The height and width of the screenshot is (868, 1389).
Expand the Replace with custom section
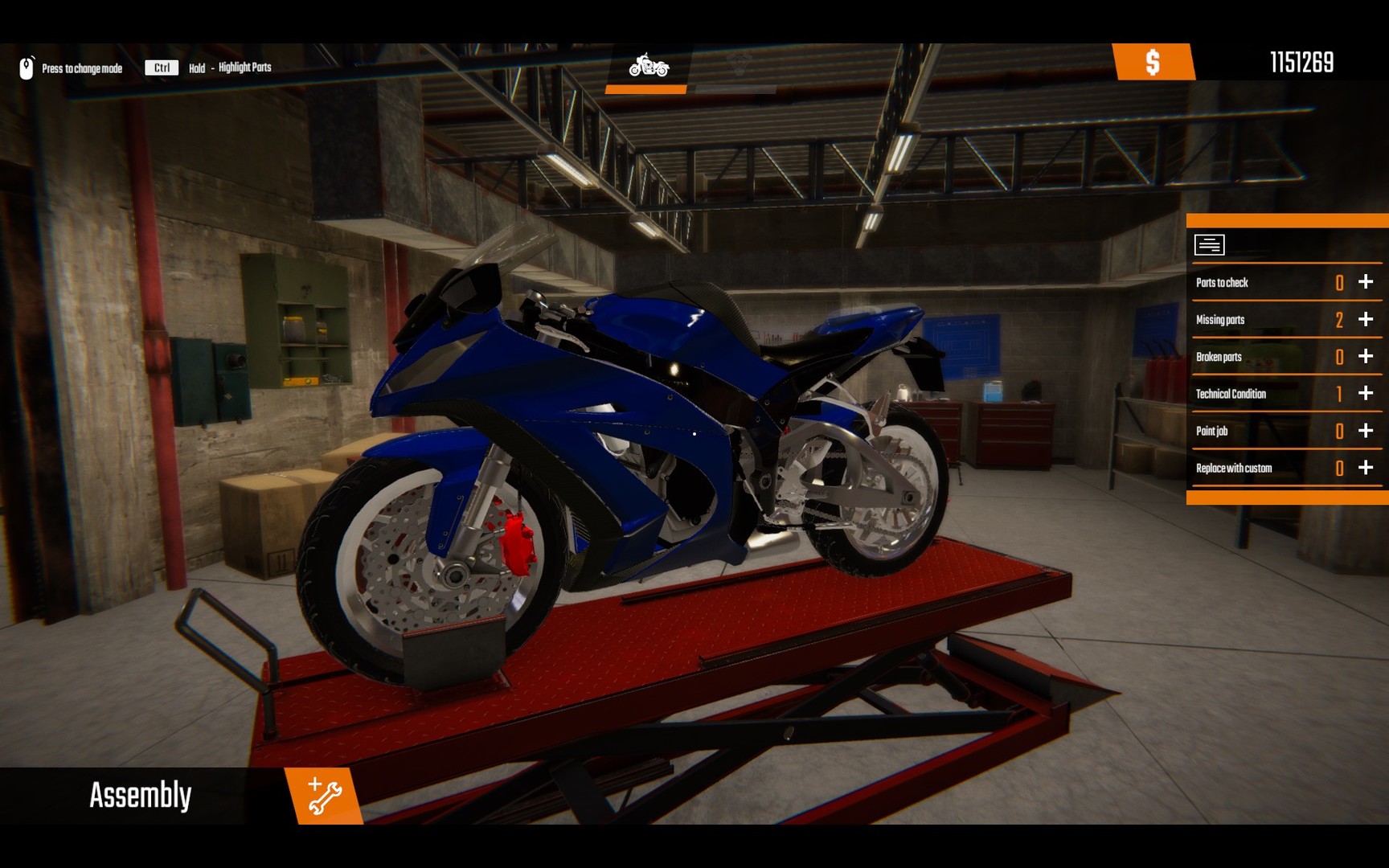pyautogui.click(x=1364, y=467)
